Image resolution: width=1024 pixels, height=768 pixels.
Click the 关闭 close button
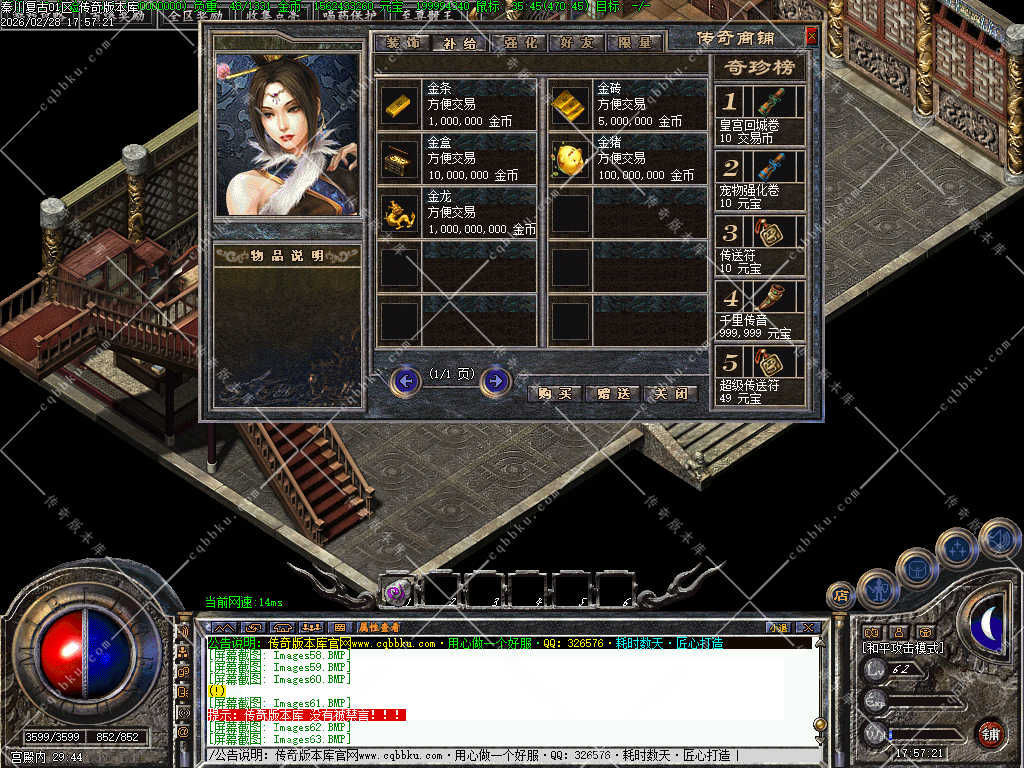point(669,393)
